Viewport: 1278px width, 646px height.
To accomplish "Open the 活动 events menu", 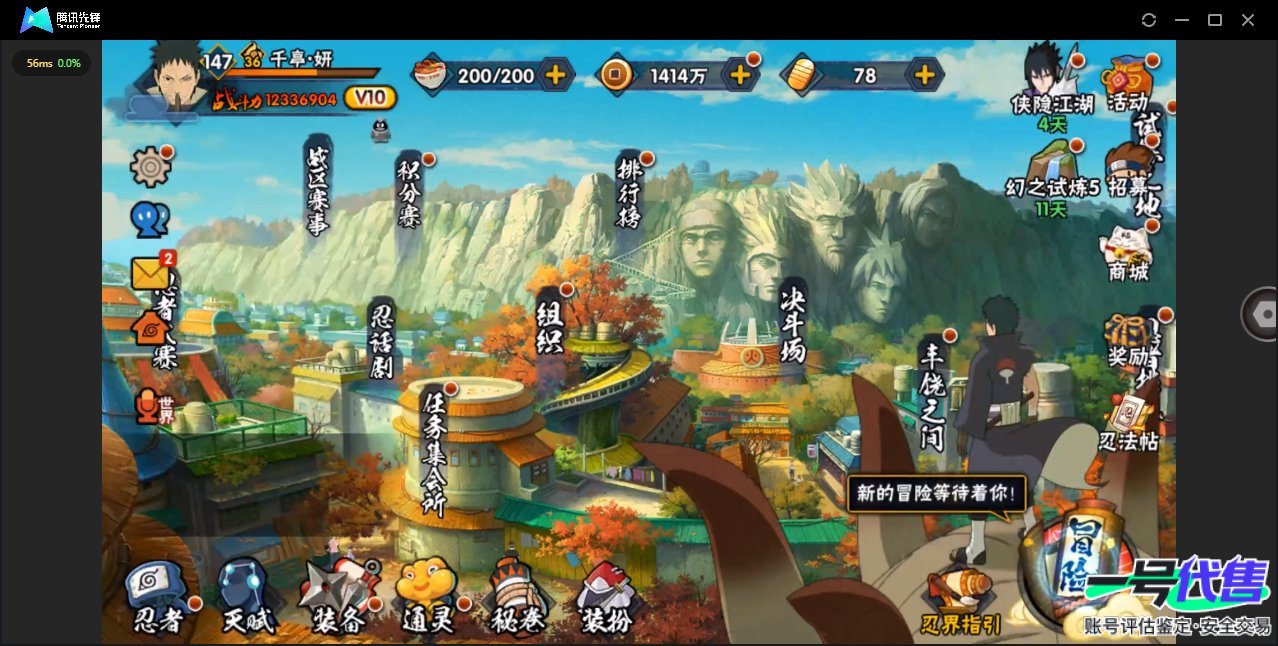I will tap(1129, 84).
